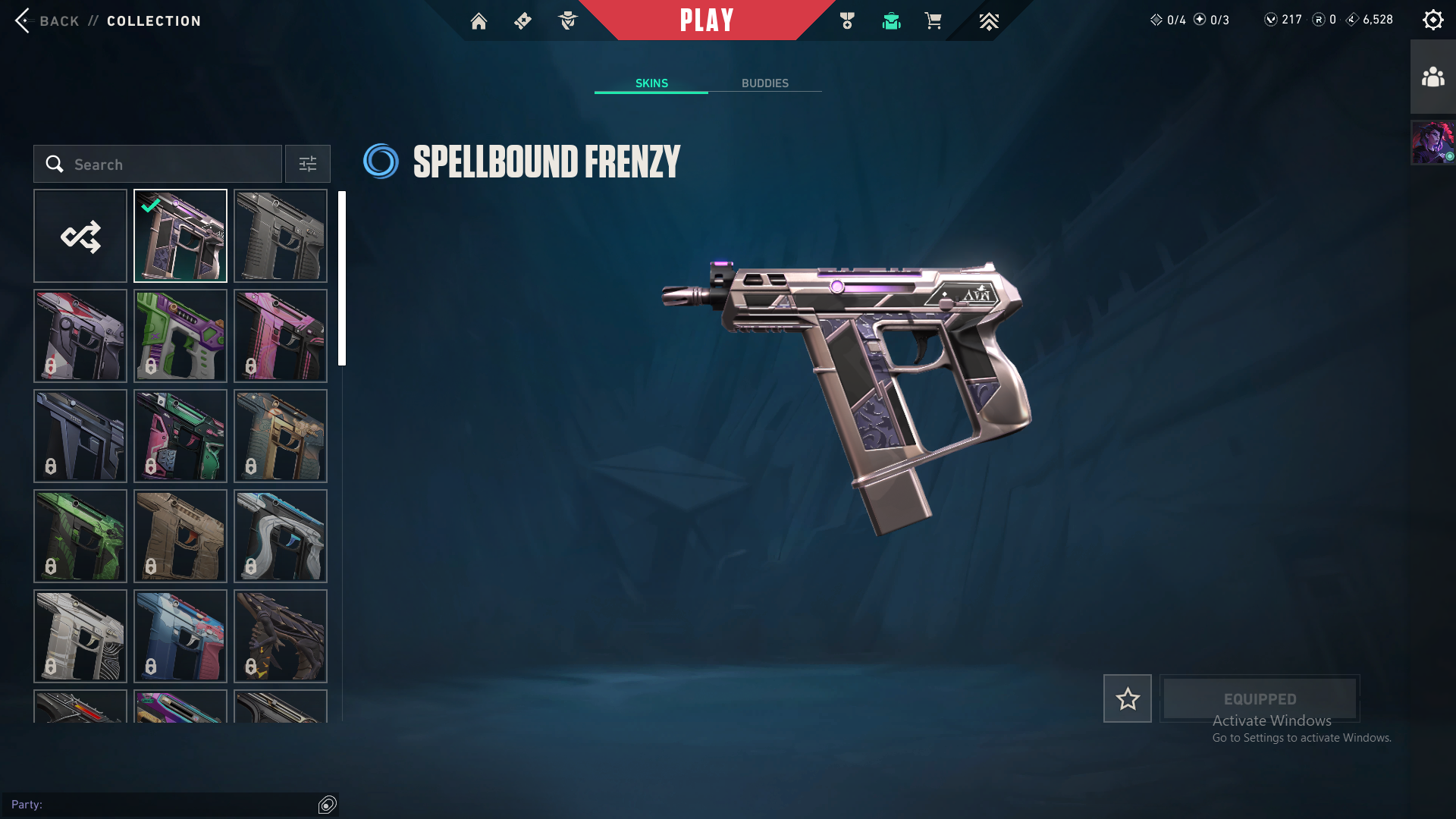Click the party chat icon

pos(327,805)
